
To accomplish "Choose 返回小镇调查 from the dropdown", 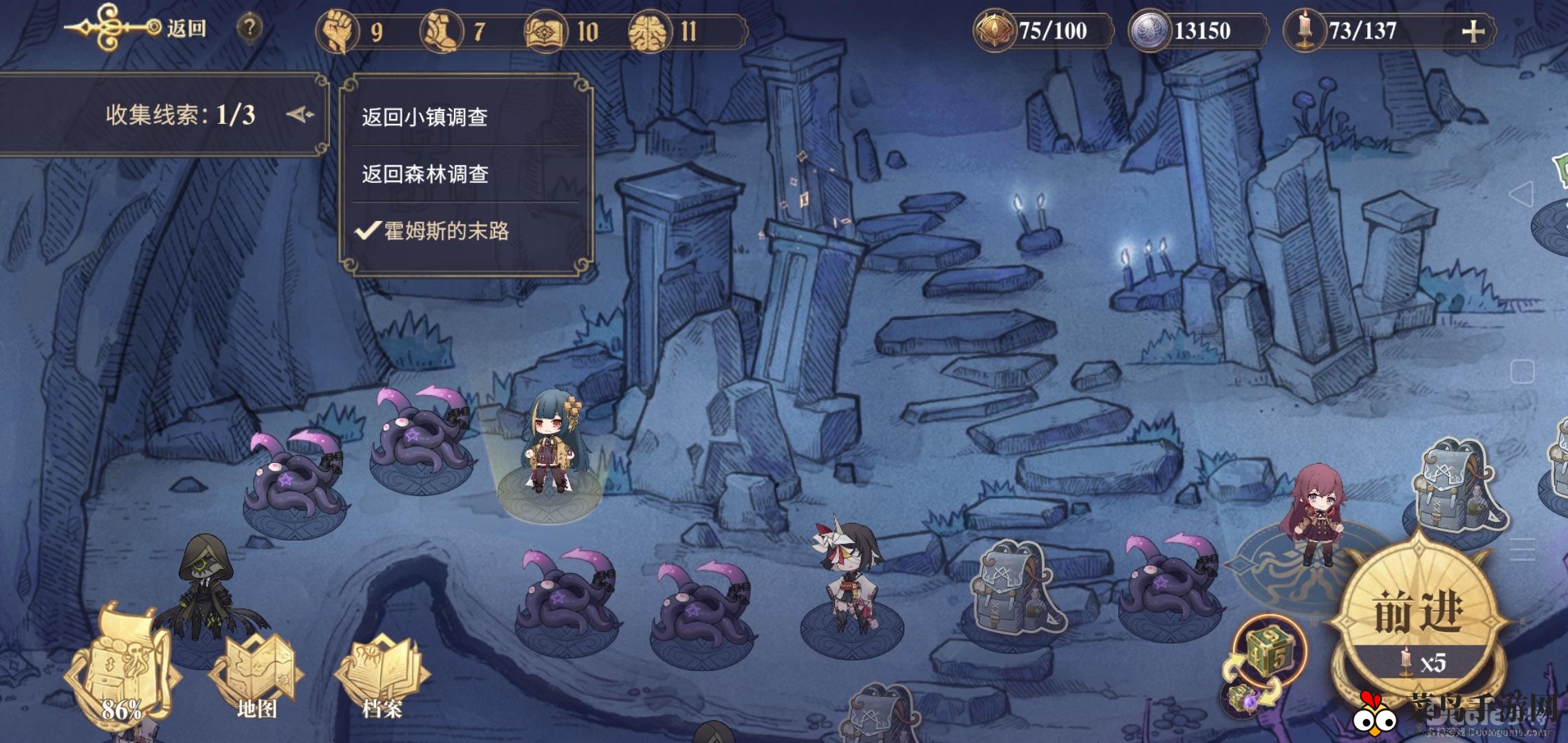I will (x=425, y=117).
